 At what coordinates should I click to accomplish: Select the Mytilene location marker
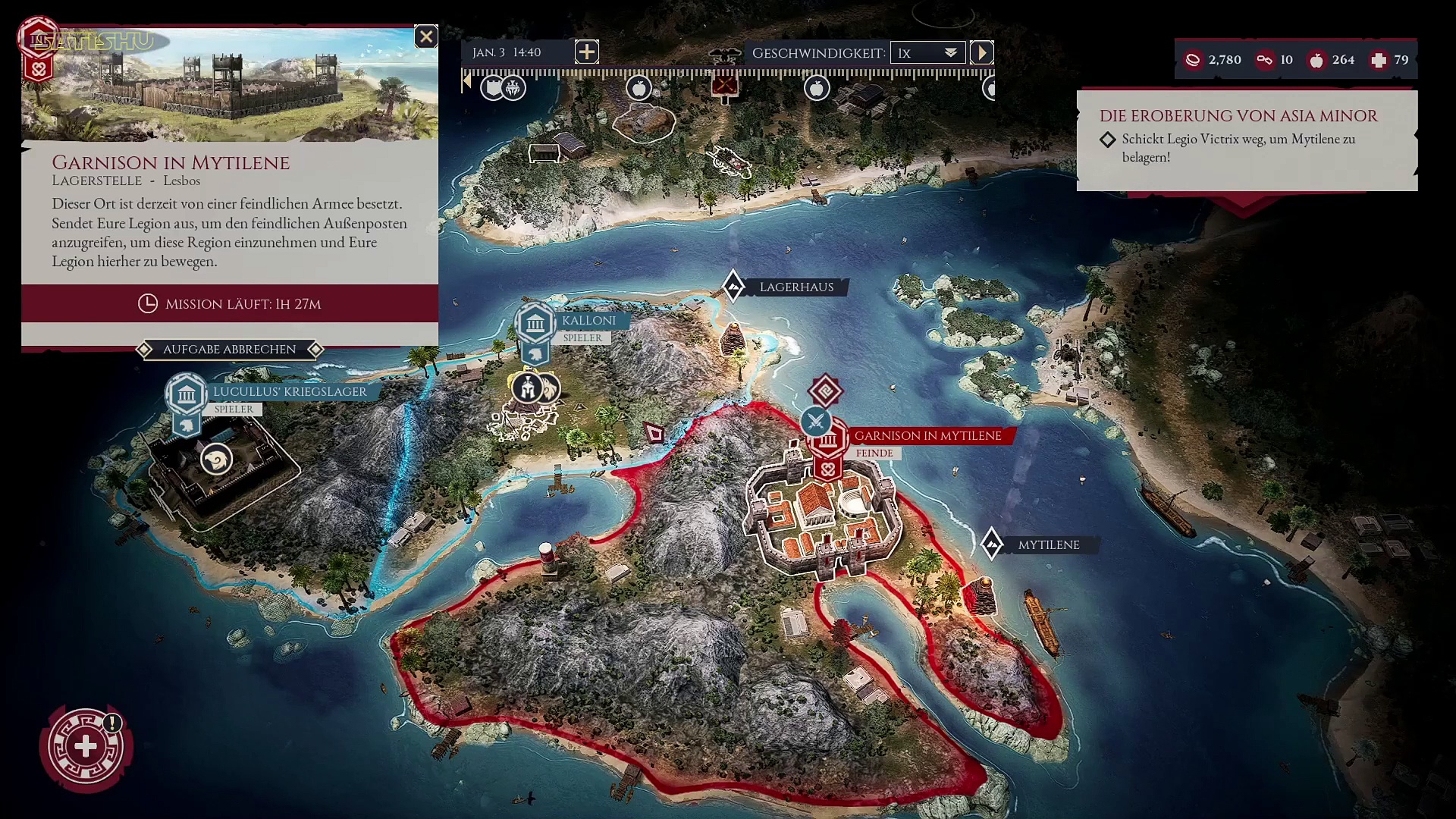click(x=992, y=544)
